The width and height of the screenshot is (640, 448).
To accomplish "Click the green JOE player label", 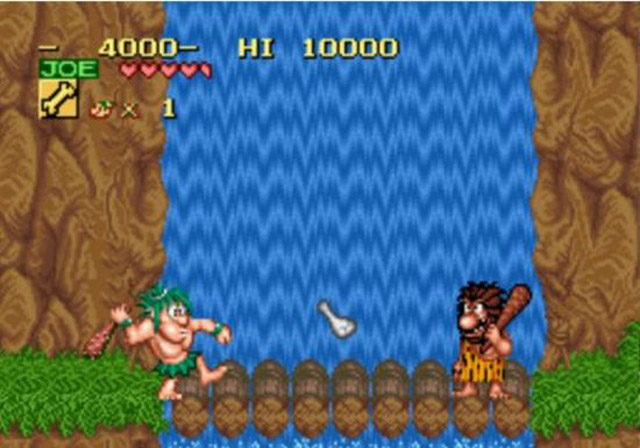I will pos(69,69).
